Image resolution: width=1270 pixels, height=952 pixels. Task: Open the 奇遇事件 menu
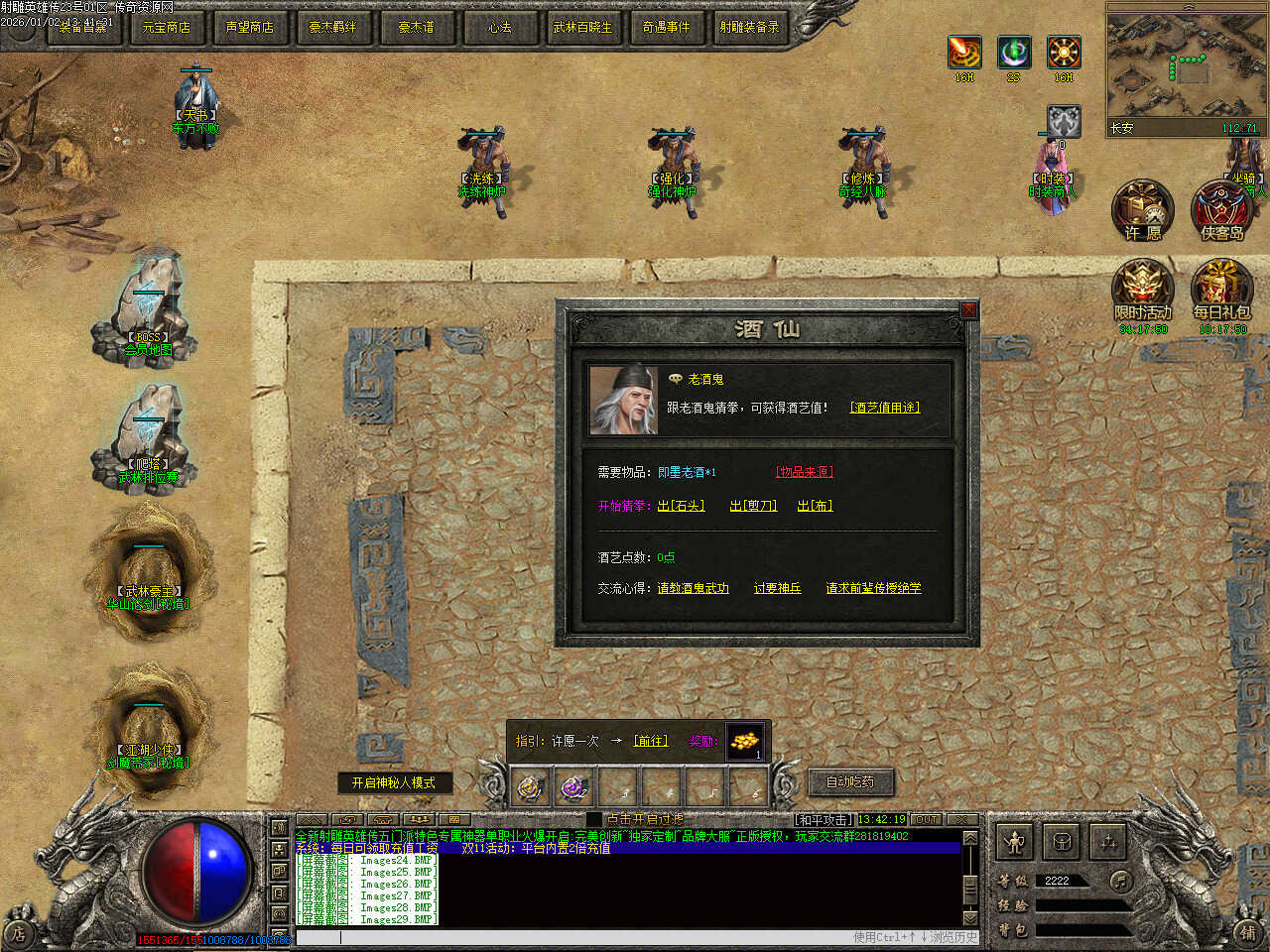[666, 27]
